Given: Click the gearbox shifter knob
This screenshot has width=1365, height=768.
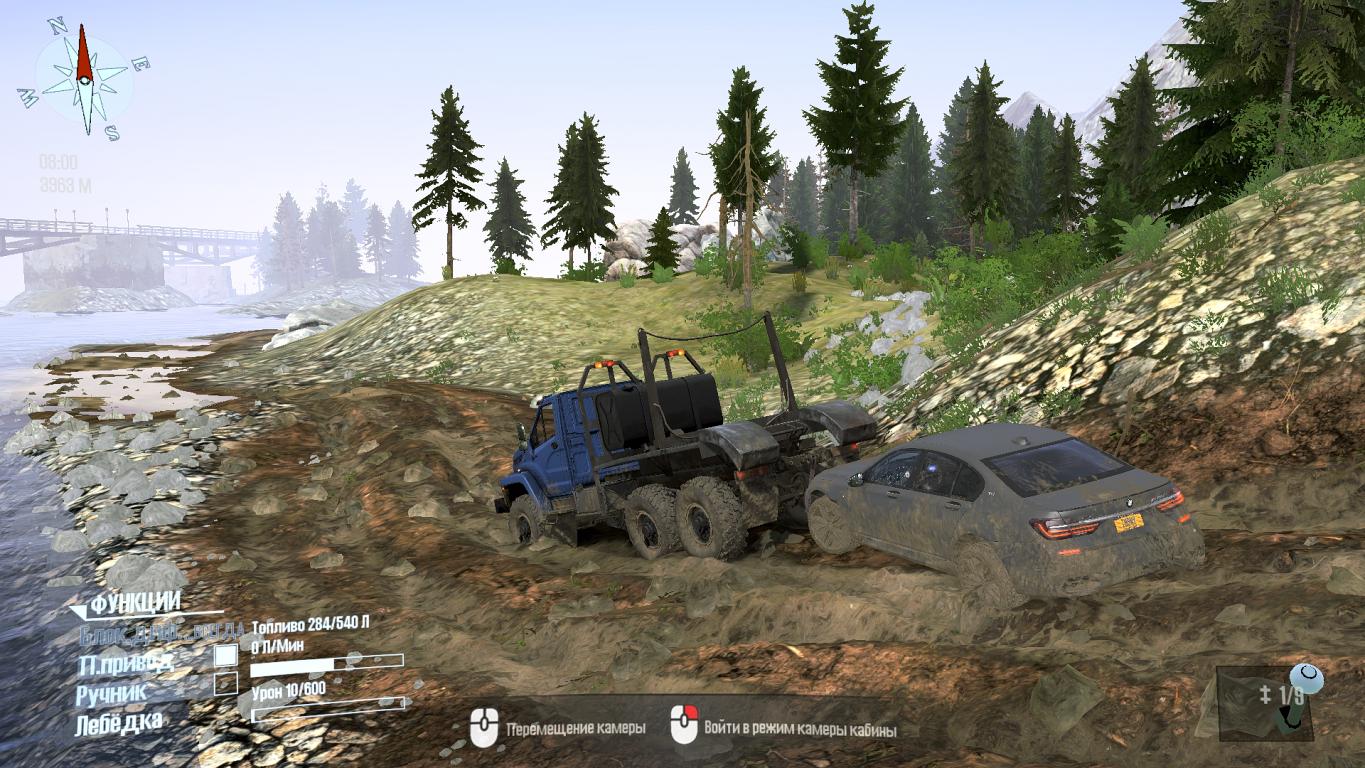Looking at the screenshot, I should click(1305, 680).
